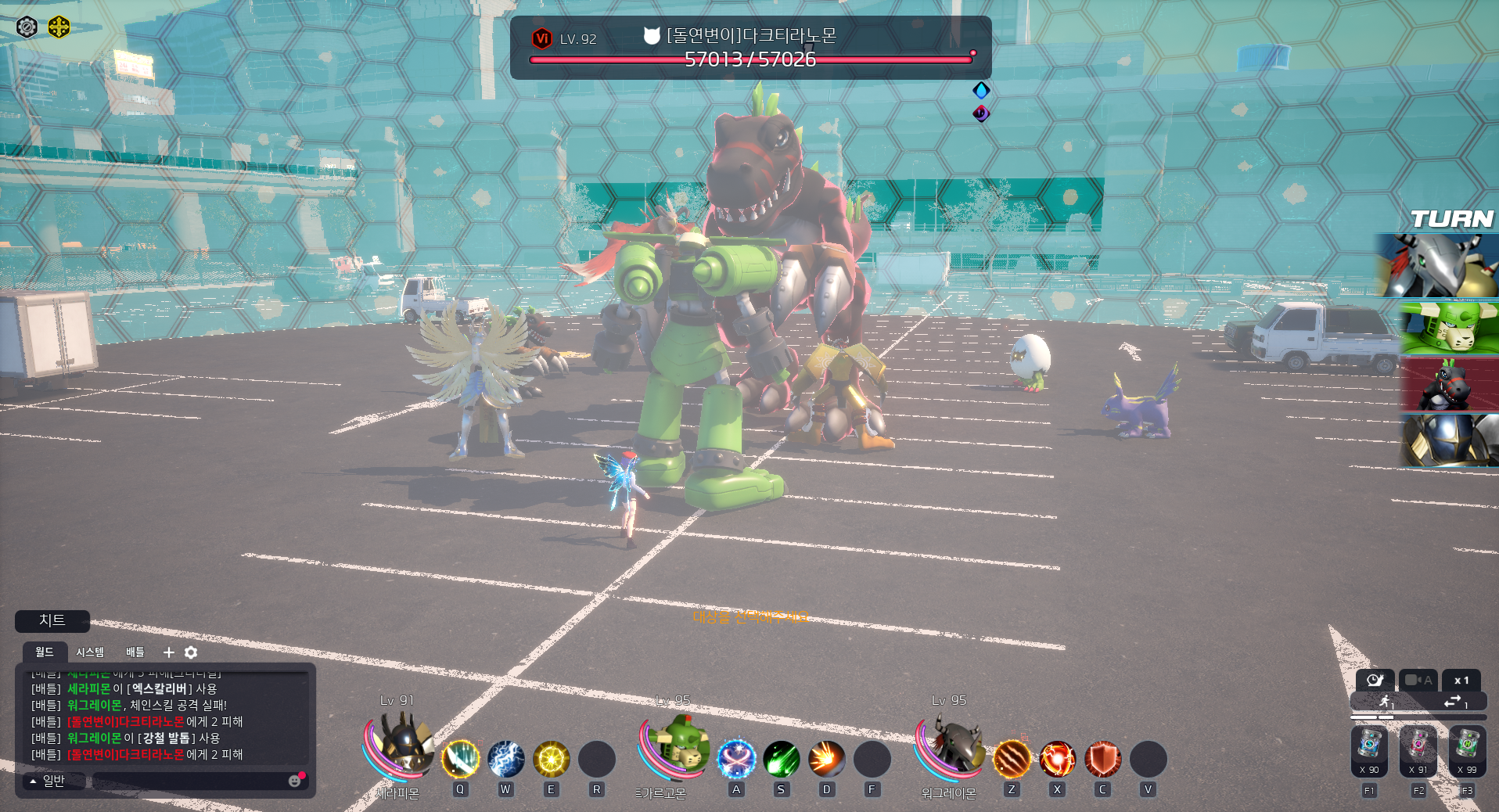
Task: Open chat settings gear icon
Action: (x=191, y=652)
